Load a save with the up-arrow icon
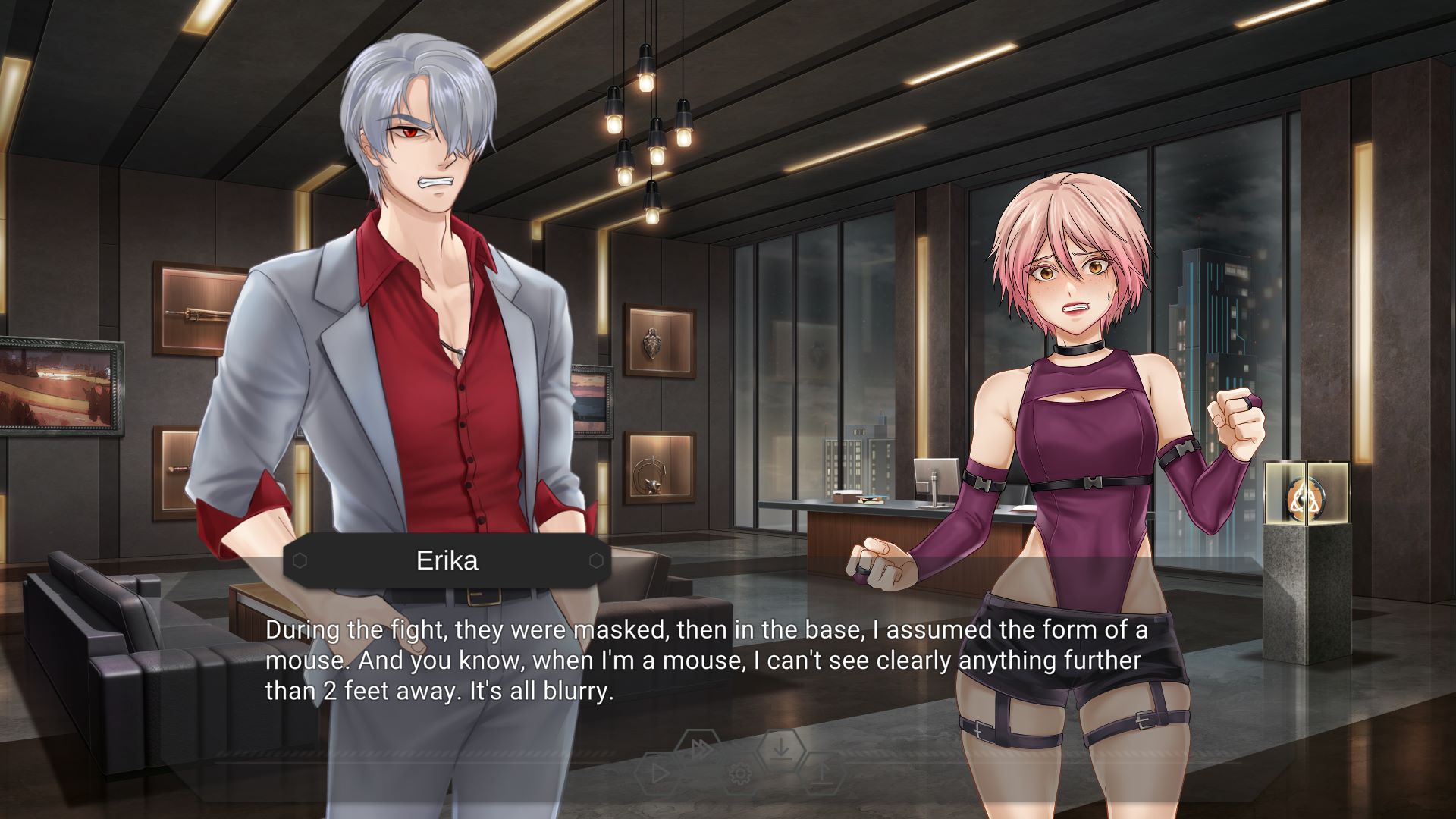The width and height of the screenshot is (1456, 819). [x=823, y=773]
